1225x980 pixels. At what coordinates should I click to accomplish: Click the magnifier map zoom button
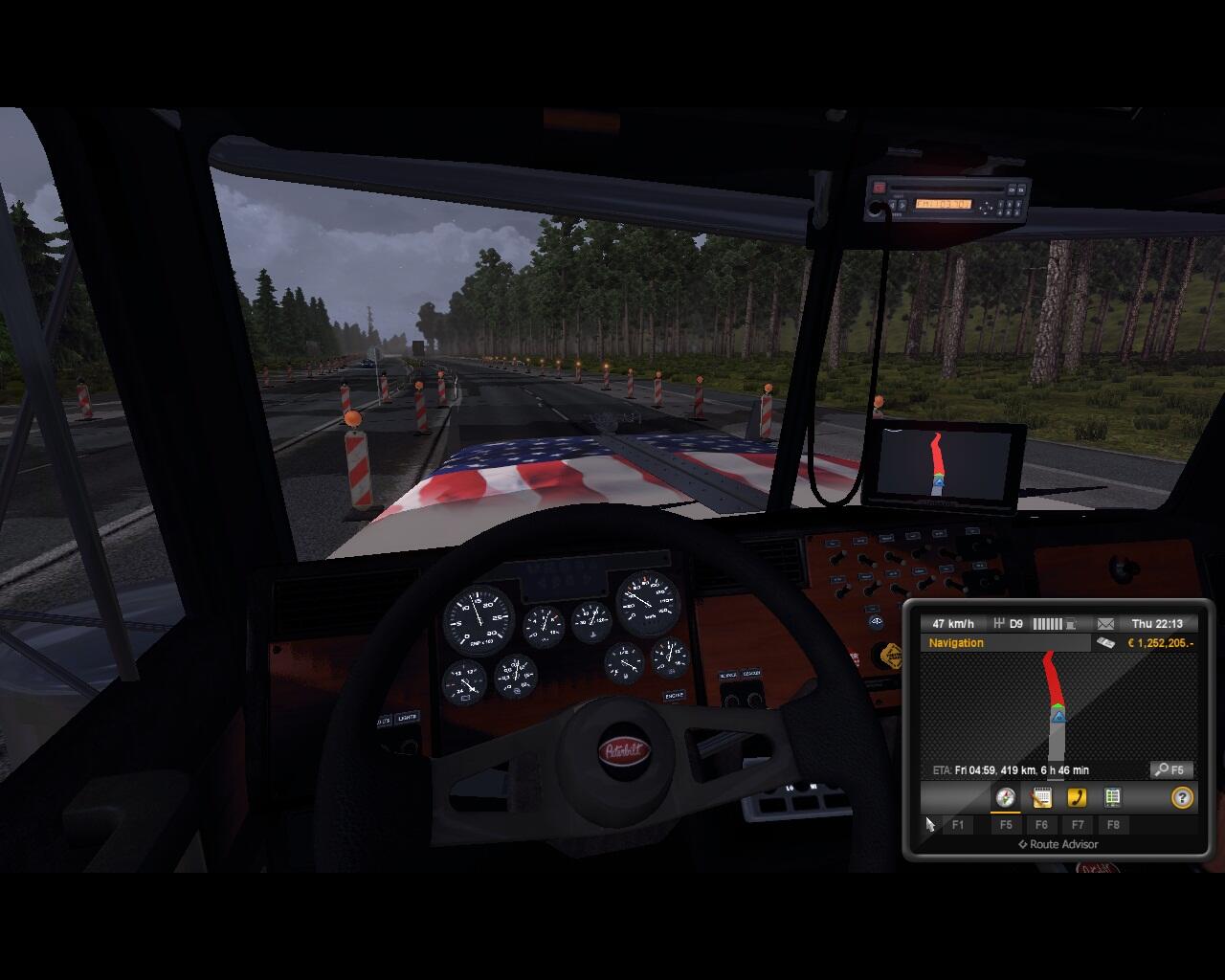(1171, 769)
